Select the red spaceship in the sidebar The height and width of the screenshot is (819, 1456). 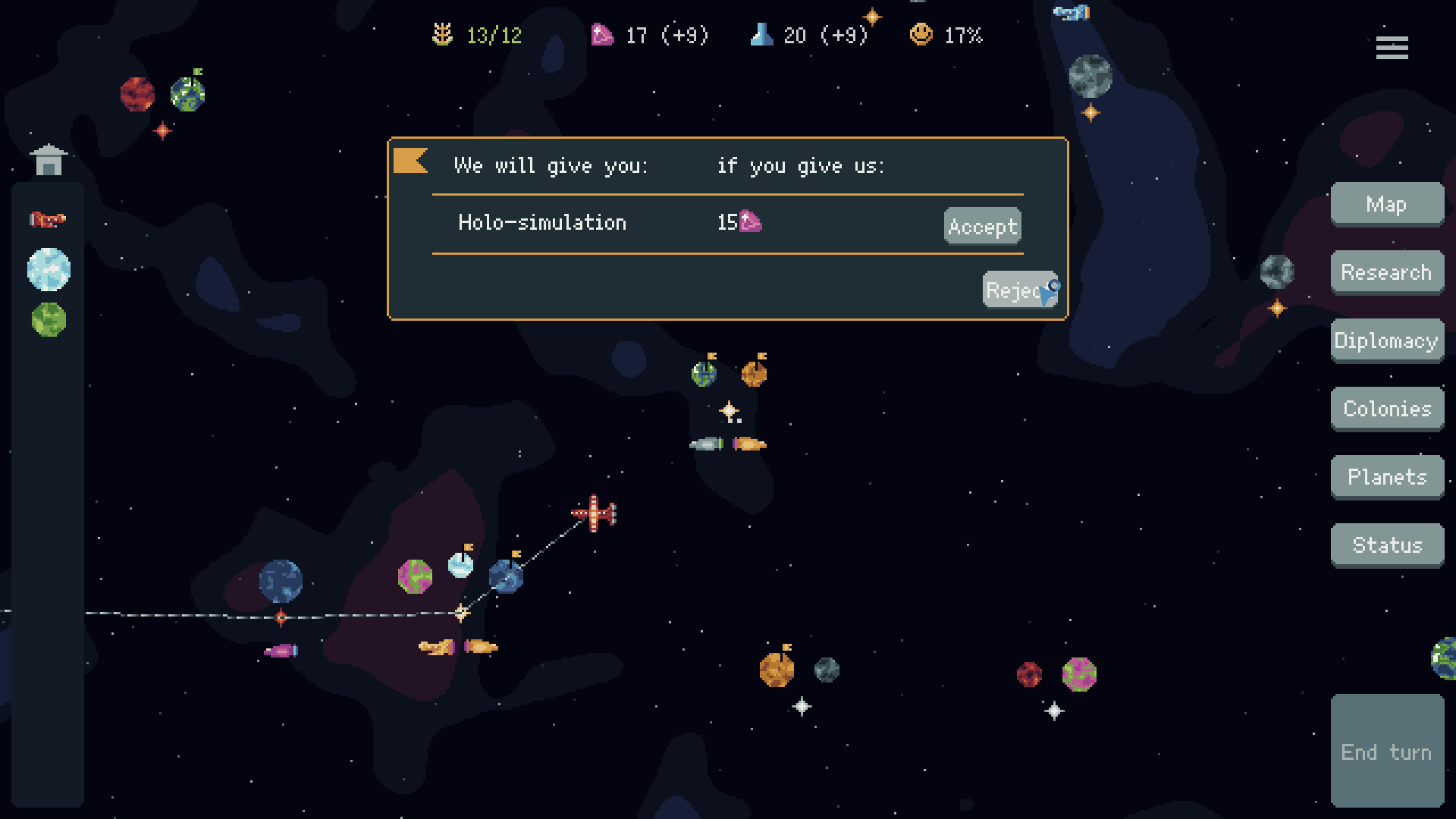(x=48, y=218)
